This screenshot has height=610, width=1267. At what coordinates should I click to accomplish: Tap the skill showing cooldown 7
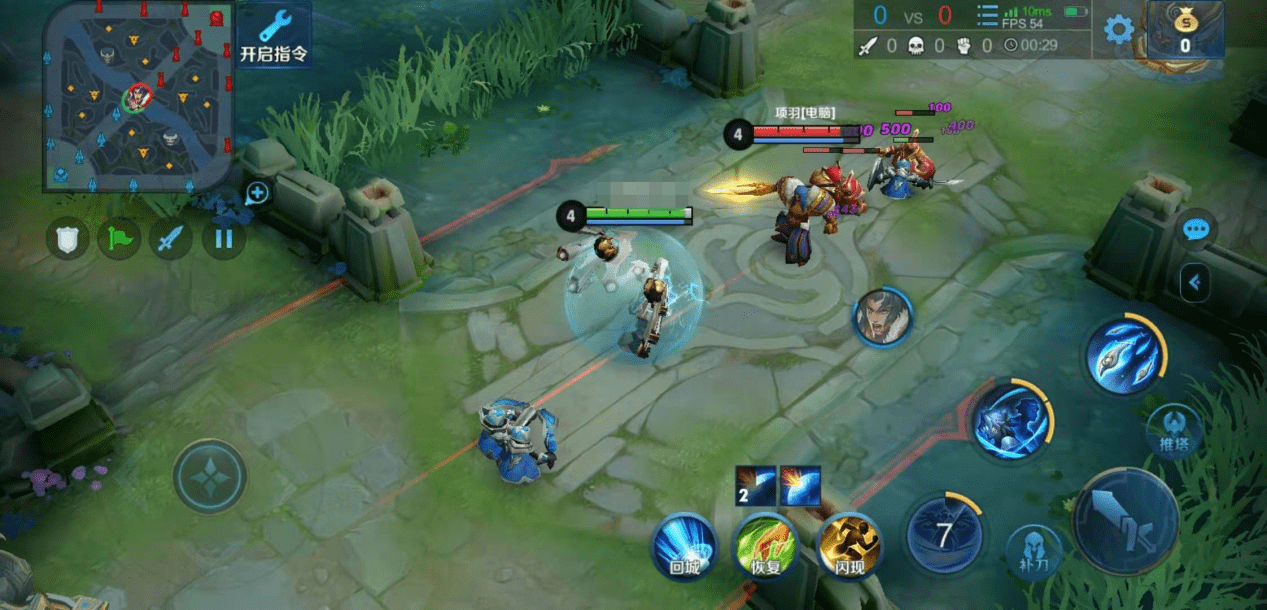(944, 534)
